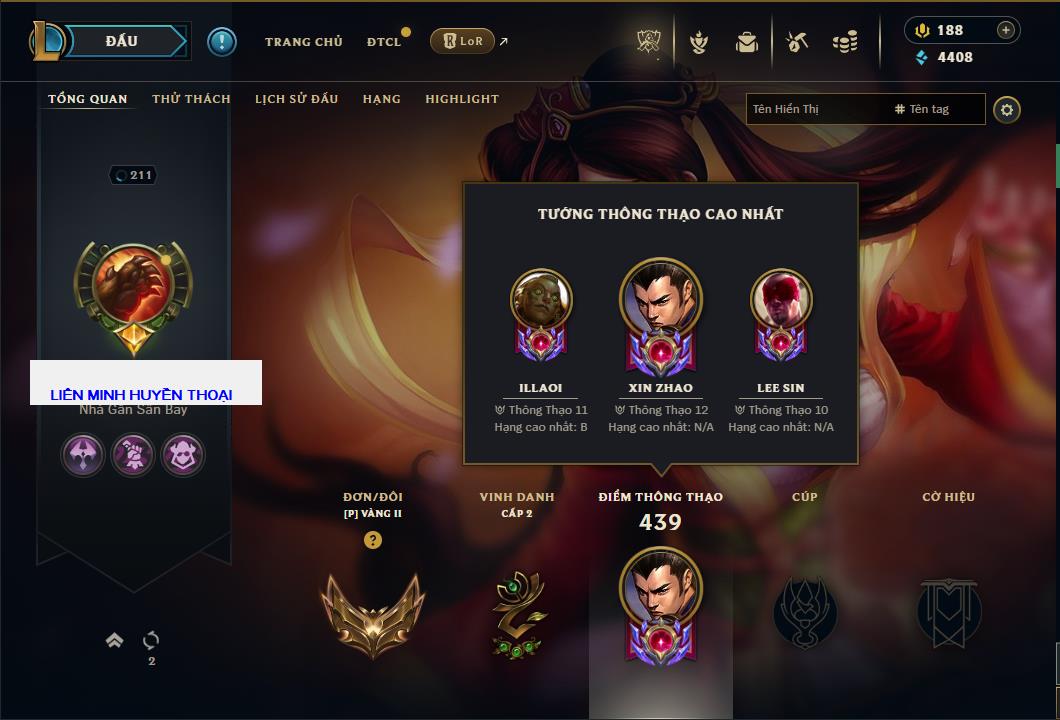The height and width of the screenshot is (720, 1060).
Task: Select the HẠNG tab
Action: click(382, 99)
